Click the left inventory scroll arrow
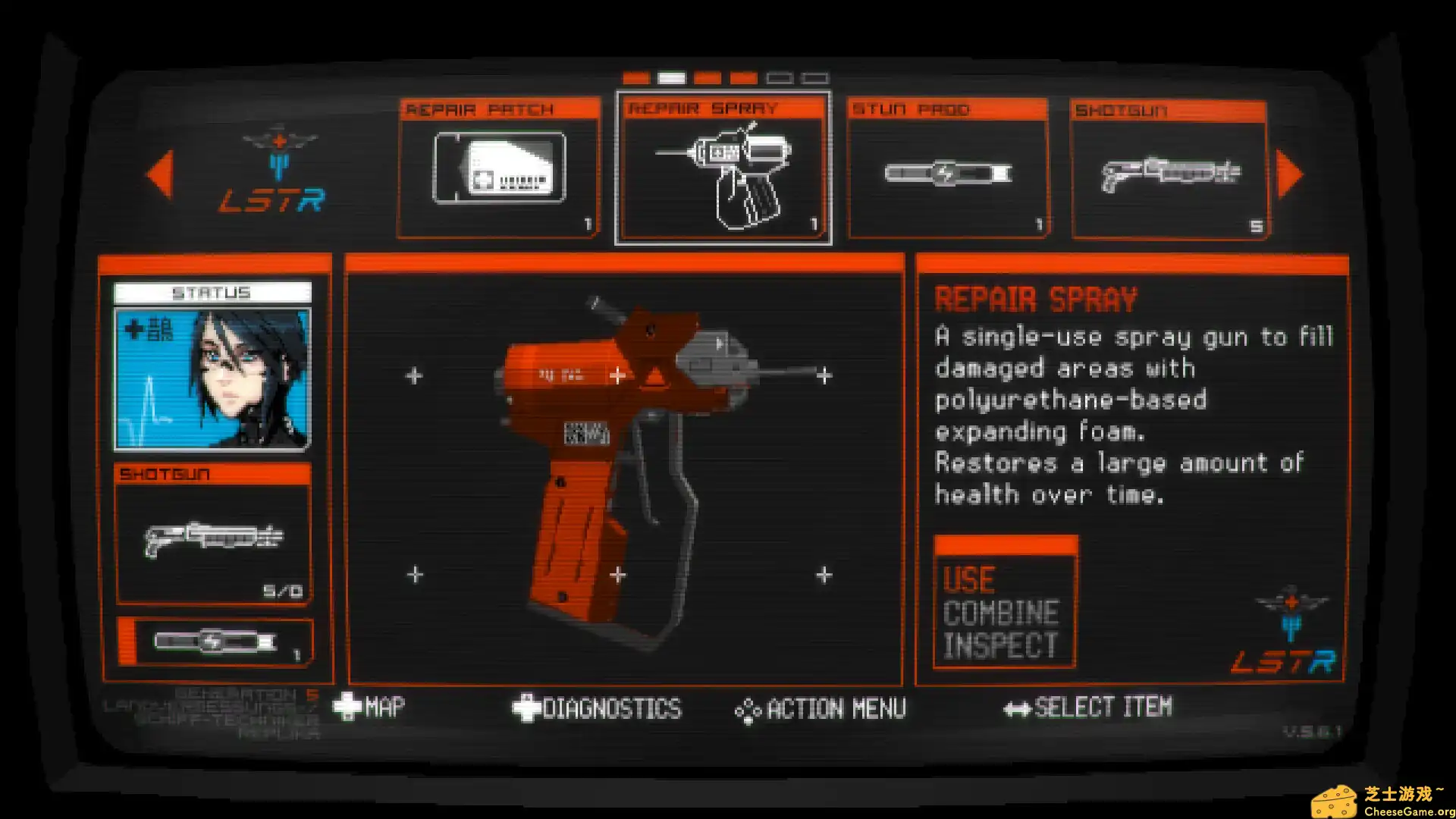The height and width of the screenshot is (819, 1456). [160, 174]
